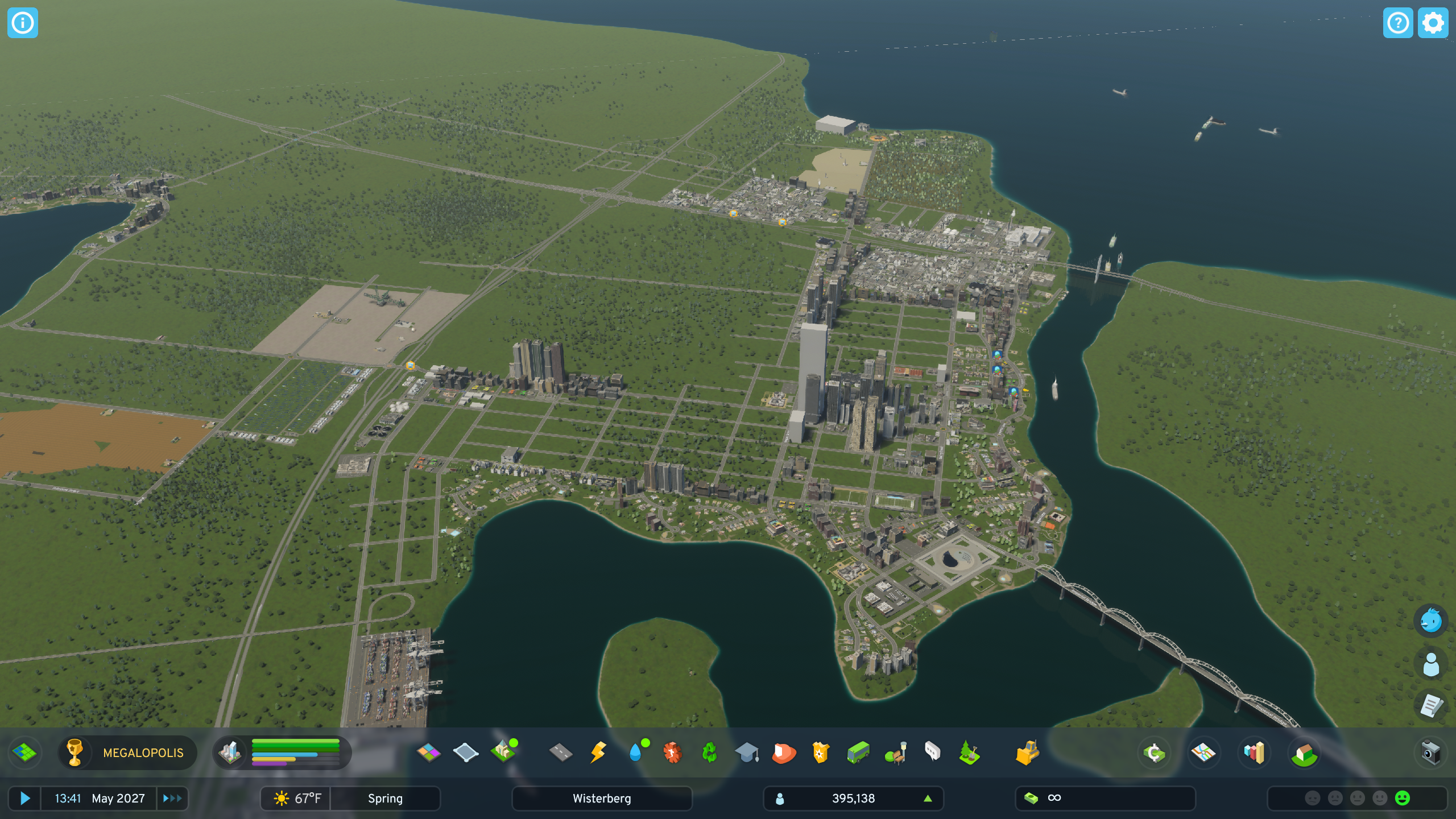Open the Megalopolis milestone progress panel
Viewport: 1456px width, 819px height.
pyautogui.click(x=128, y=752)
